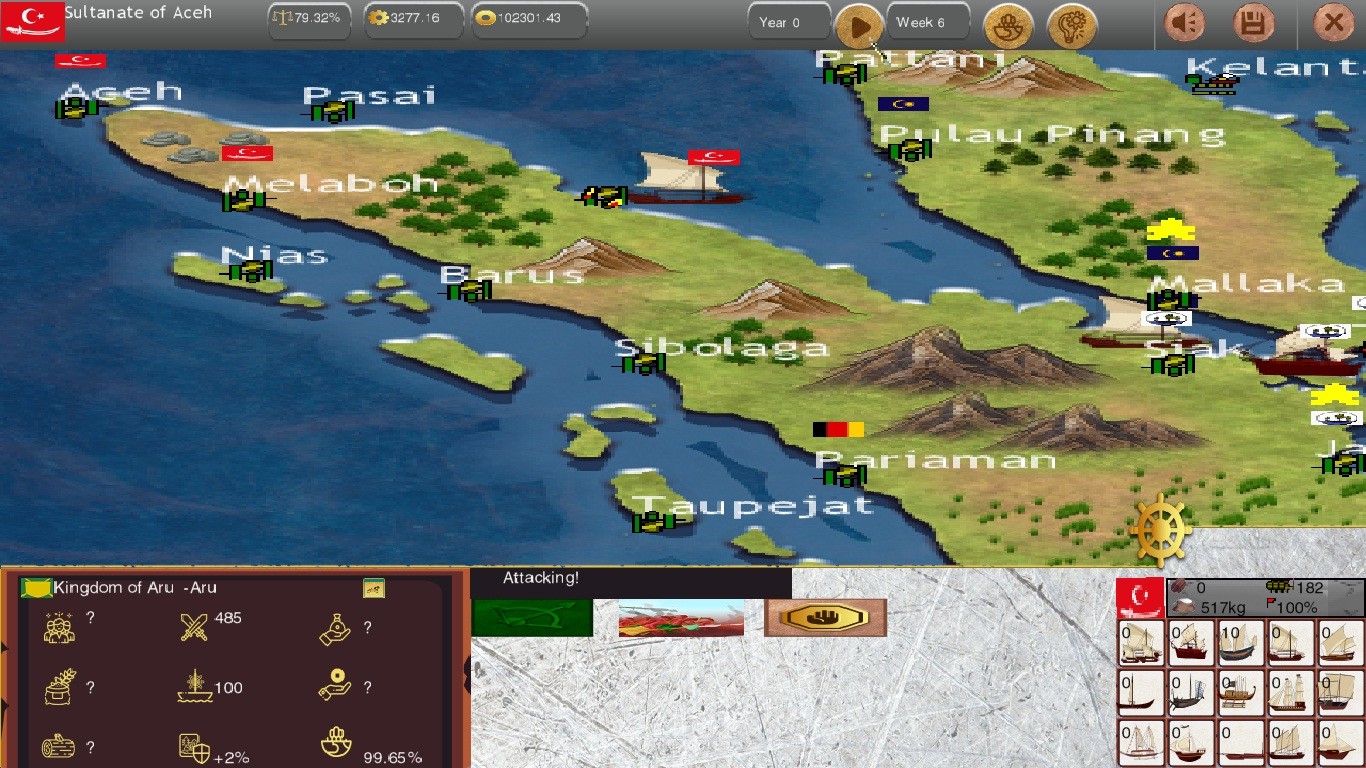This screenshot has width=1366, height=768.
Task: Click the Year 0 display box
Action: [788, 20]
